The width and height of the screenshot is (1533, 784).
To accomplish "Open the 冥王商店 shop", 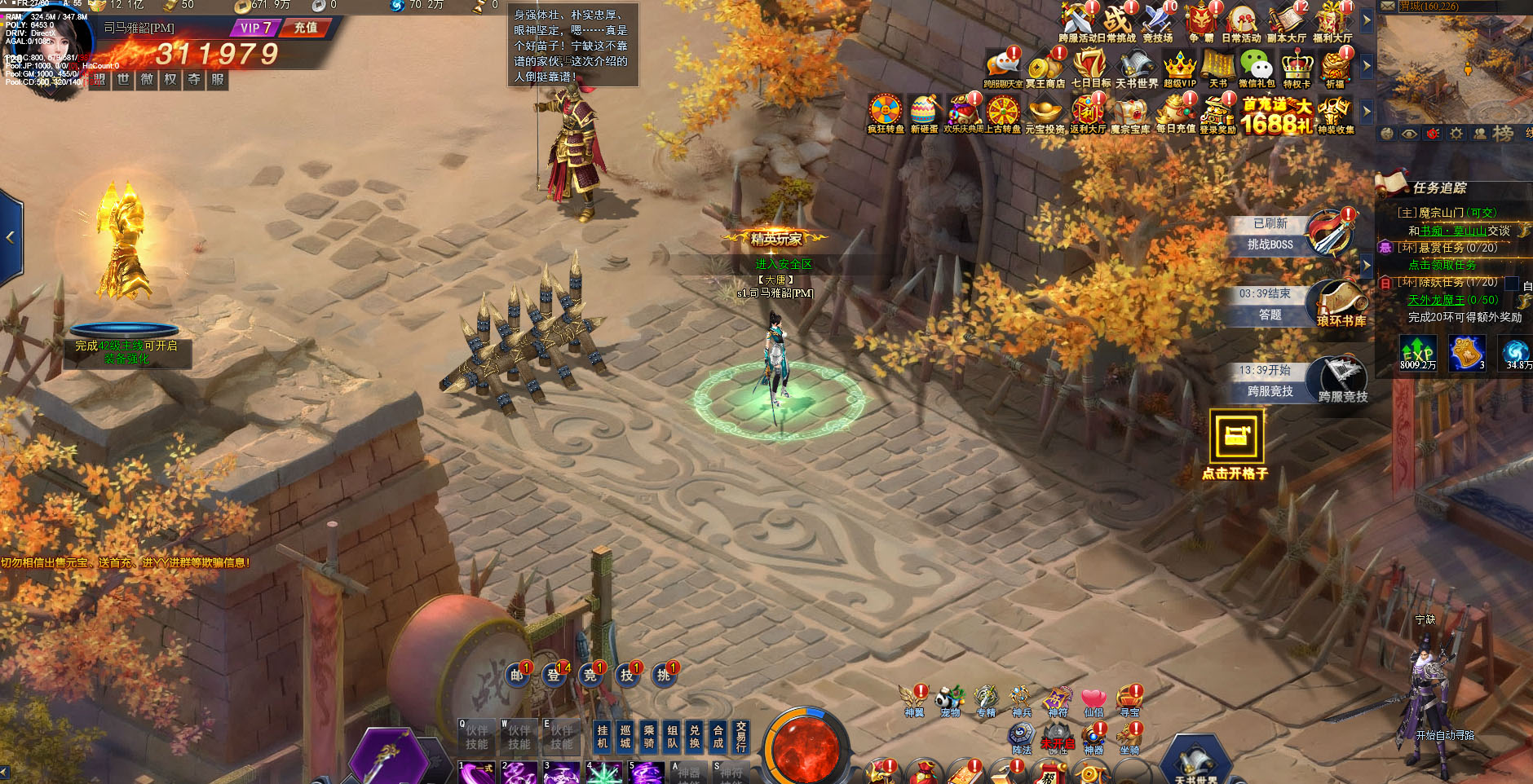I will (x=1045, y=68).
